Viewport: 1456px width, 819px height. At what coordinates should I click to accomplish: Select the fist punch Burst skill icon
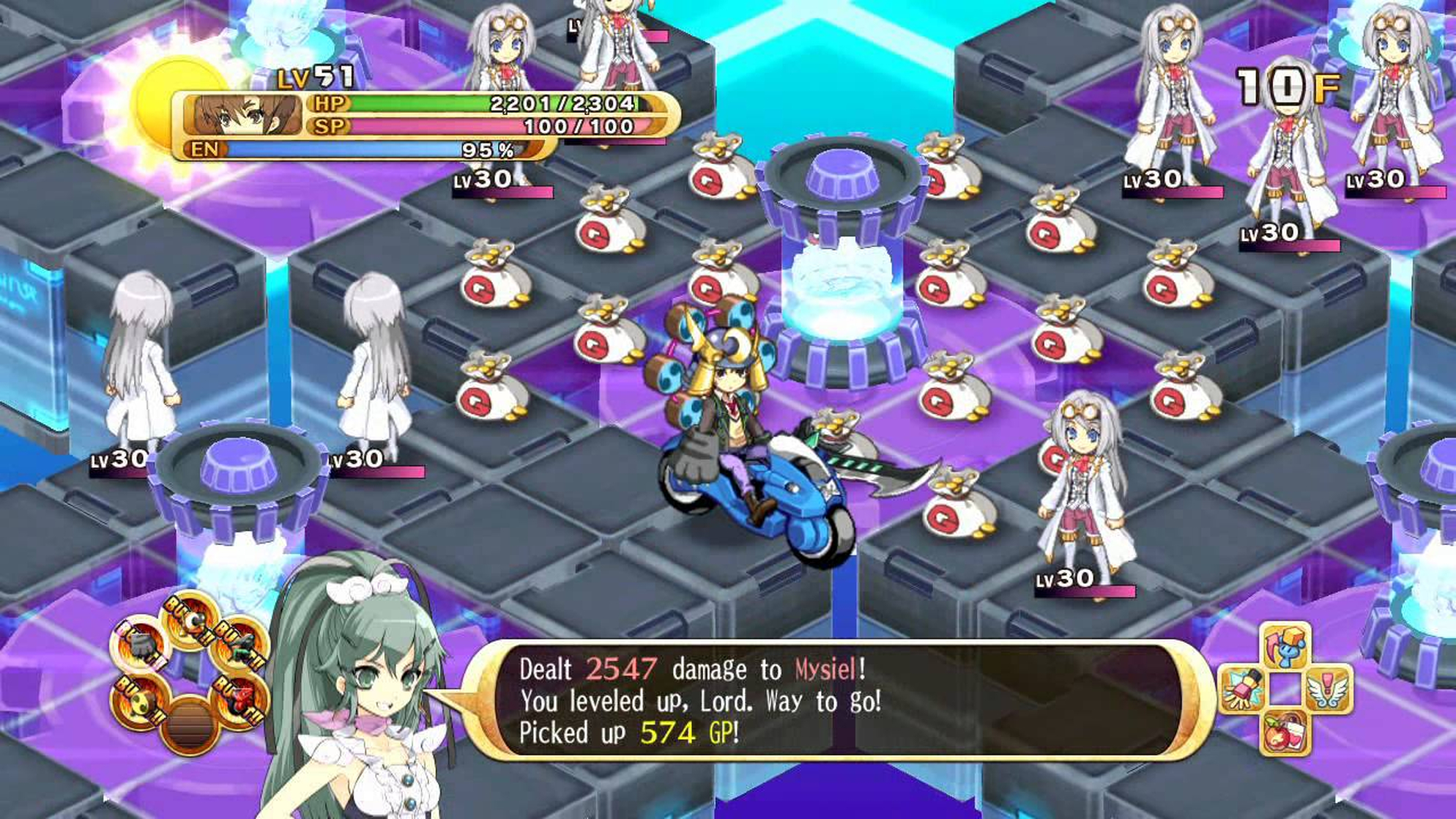coord(139,645)
